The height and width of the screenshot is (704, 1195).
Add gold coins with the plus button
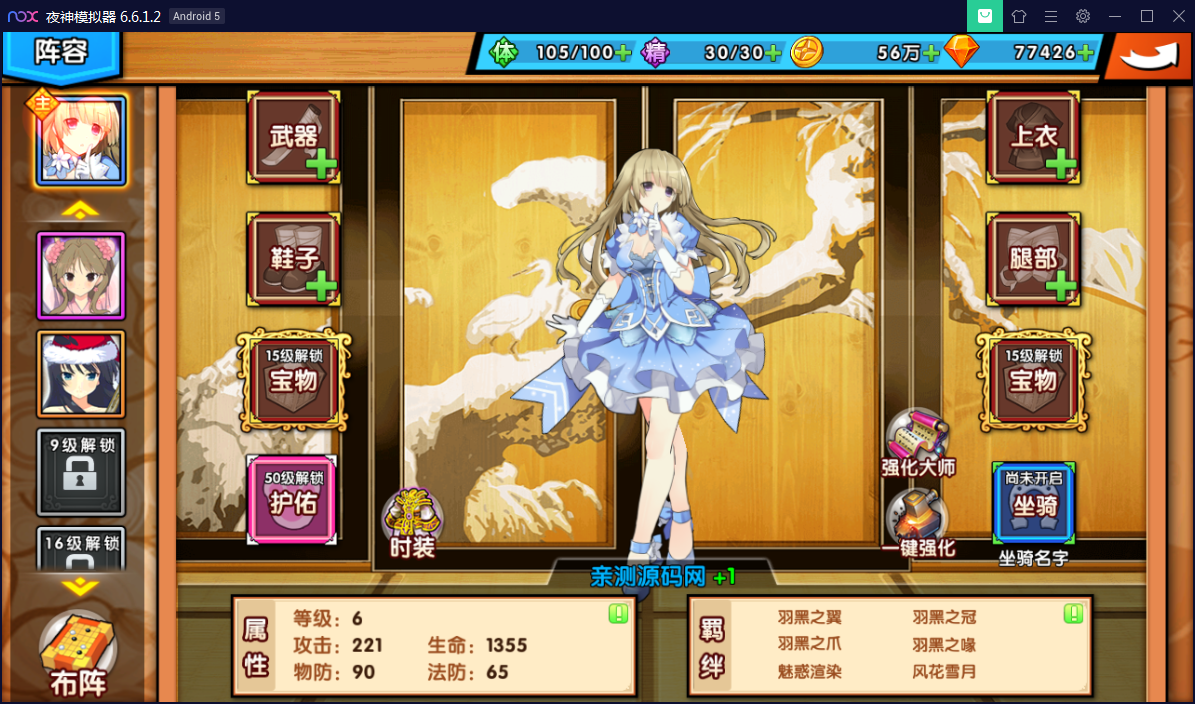tap(932, 53)
